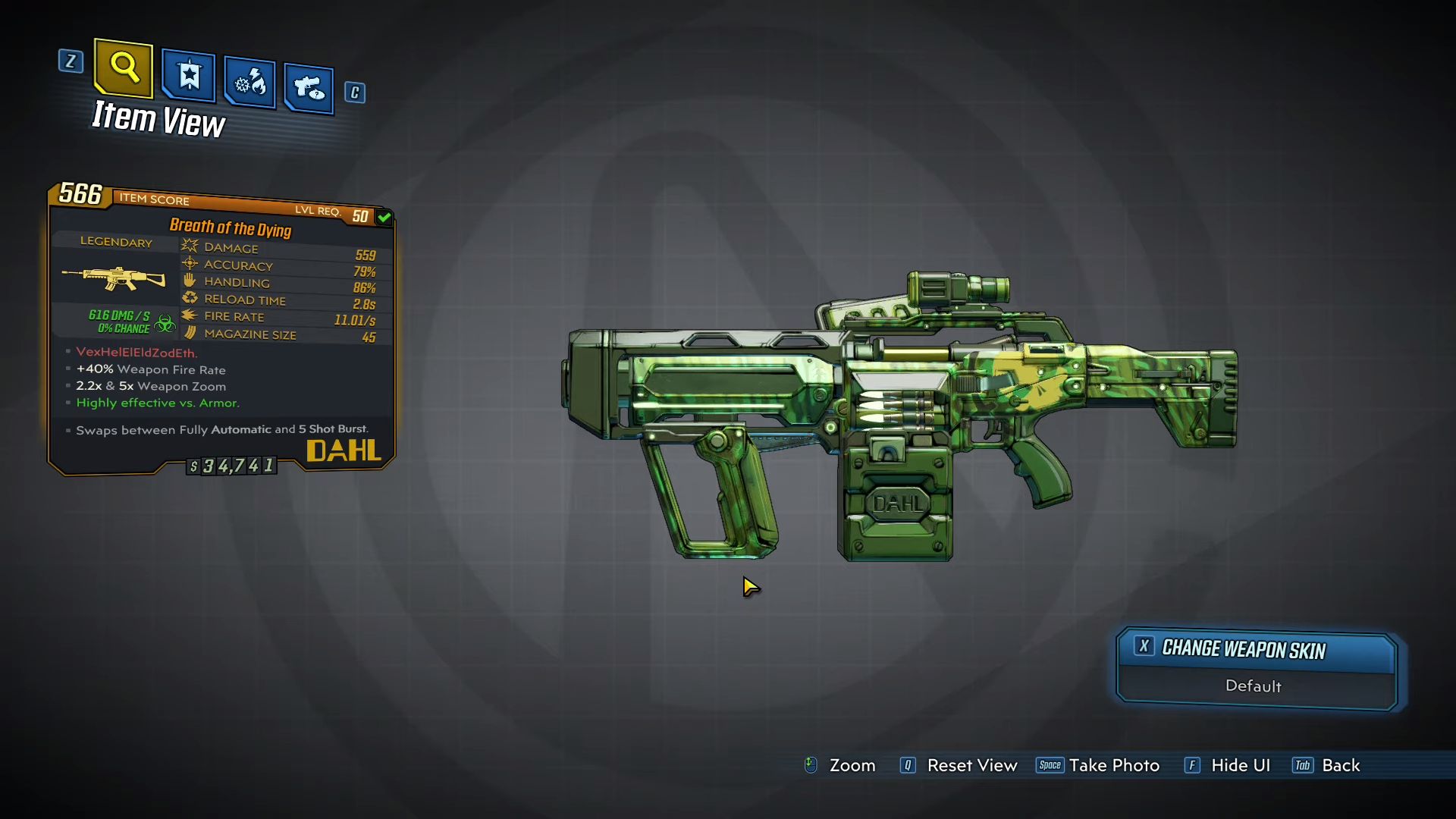Click the Fire Rate stat icon
The height and width of the screenshot is (819, 1456).
pos(188,315)
